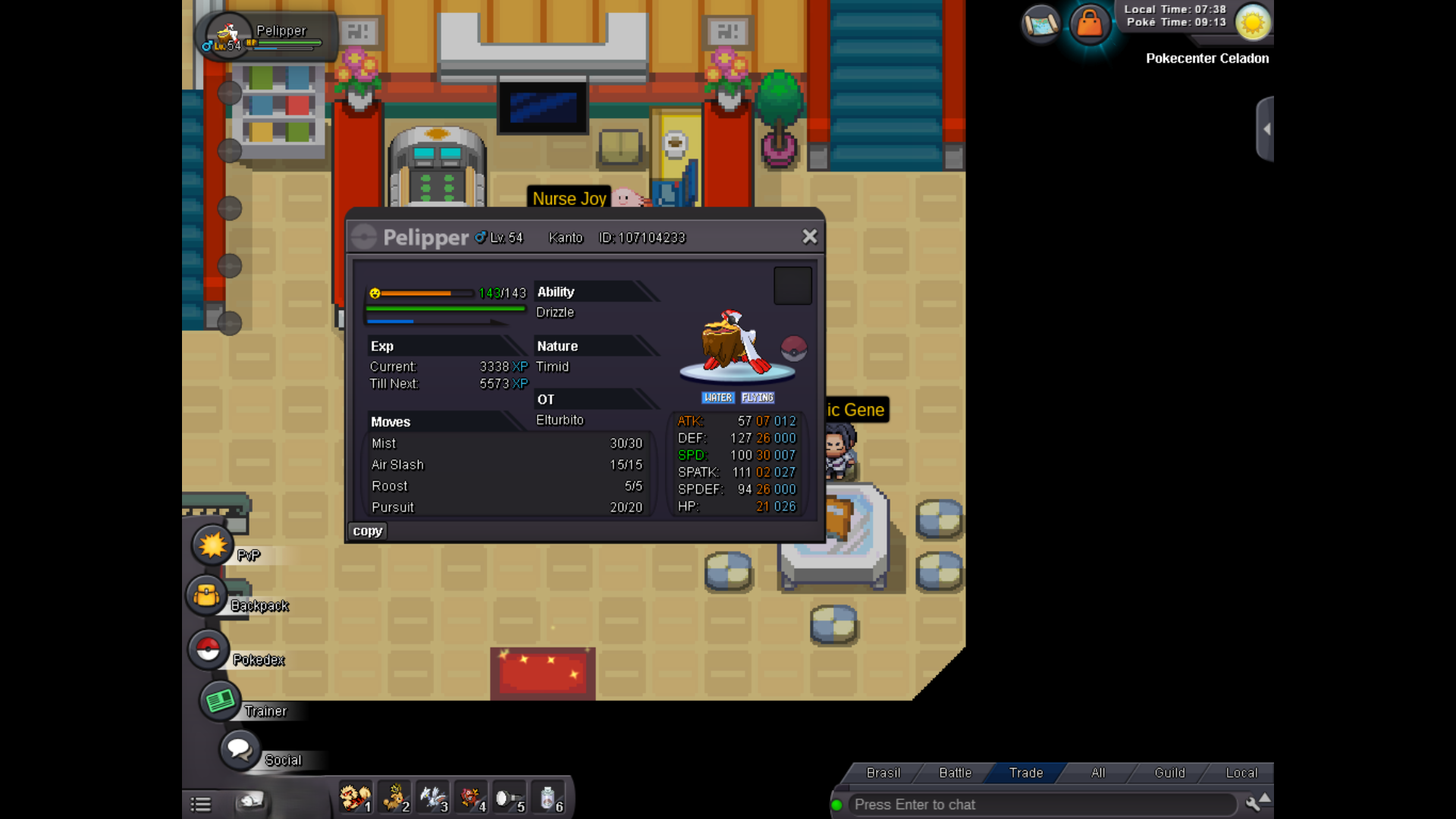Image resolution: width=1456 pixels, height=819 pixels.
Task: Switch to the Brasil chat tab
Action: 883,773
